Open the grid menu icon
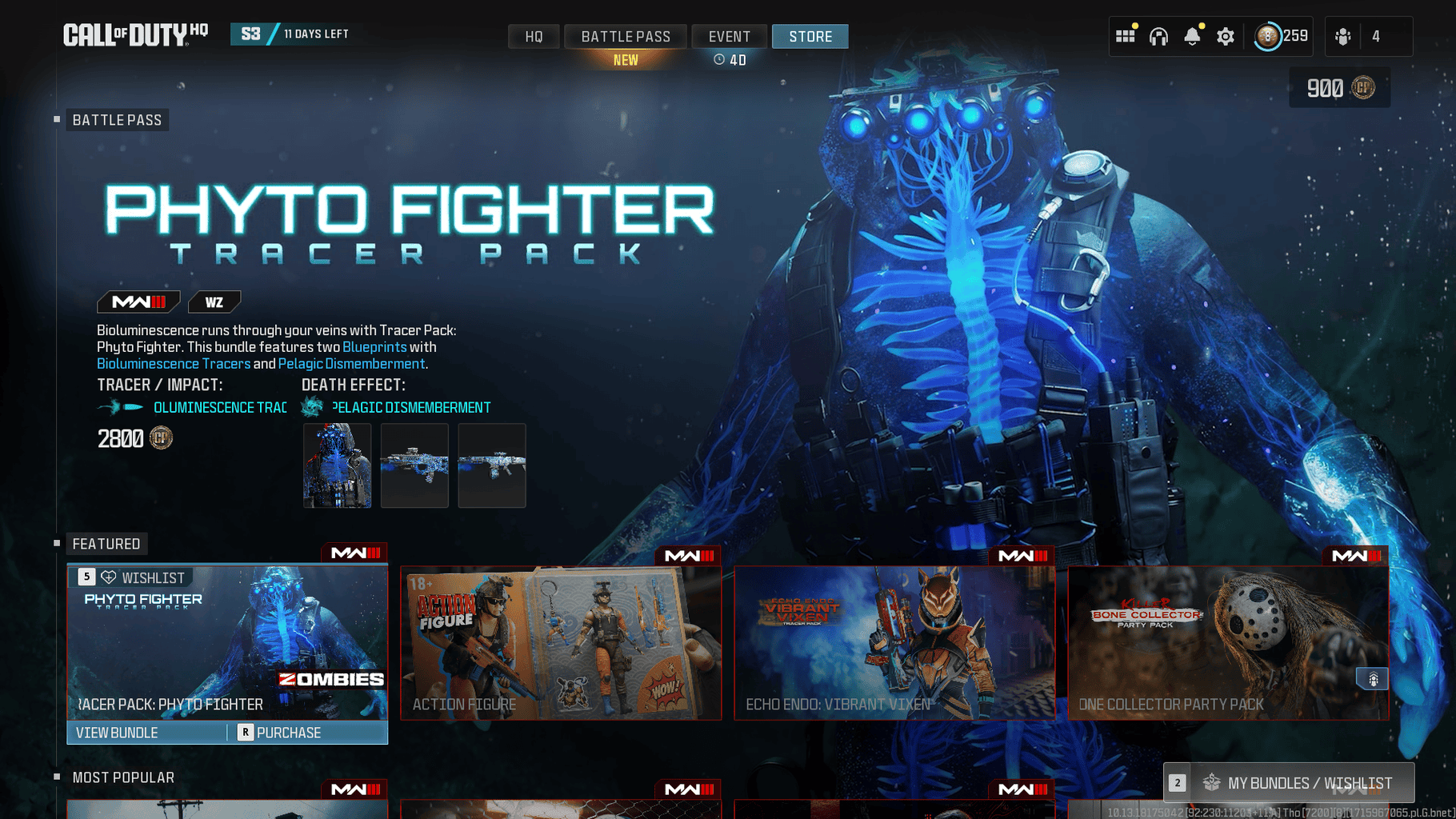Screen dimensions: 1456x819 point(1125,36)
